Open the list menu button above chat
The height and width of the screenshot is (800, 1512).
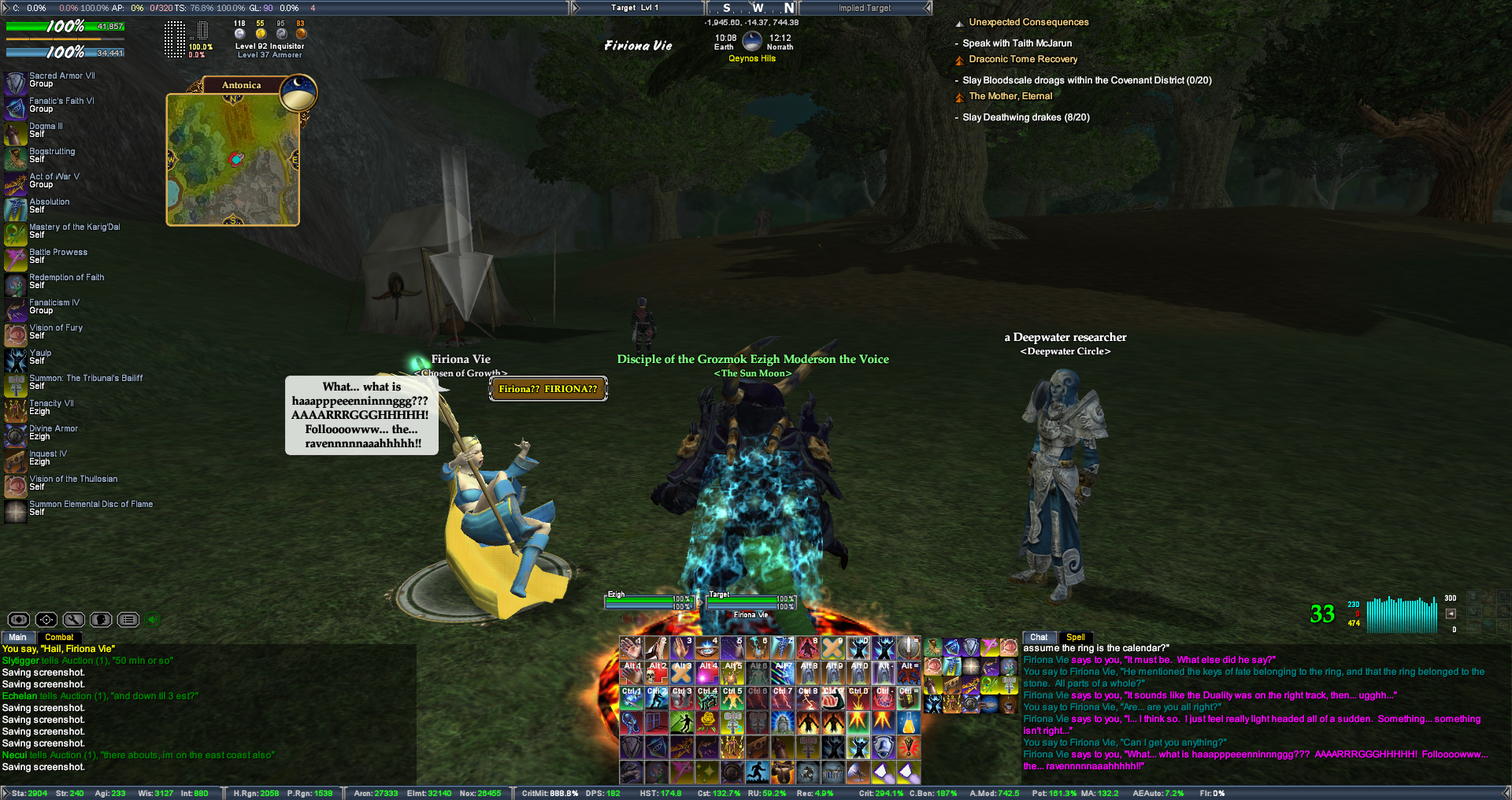coord(128,620)
